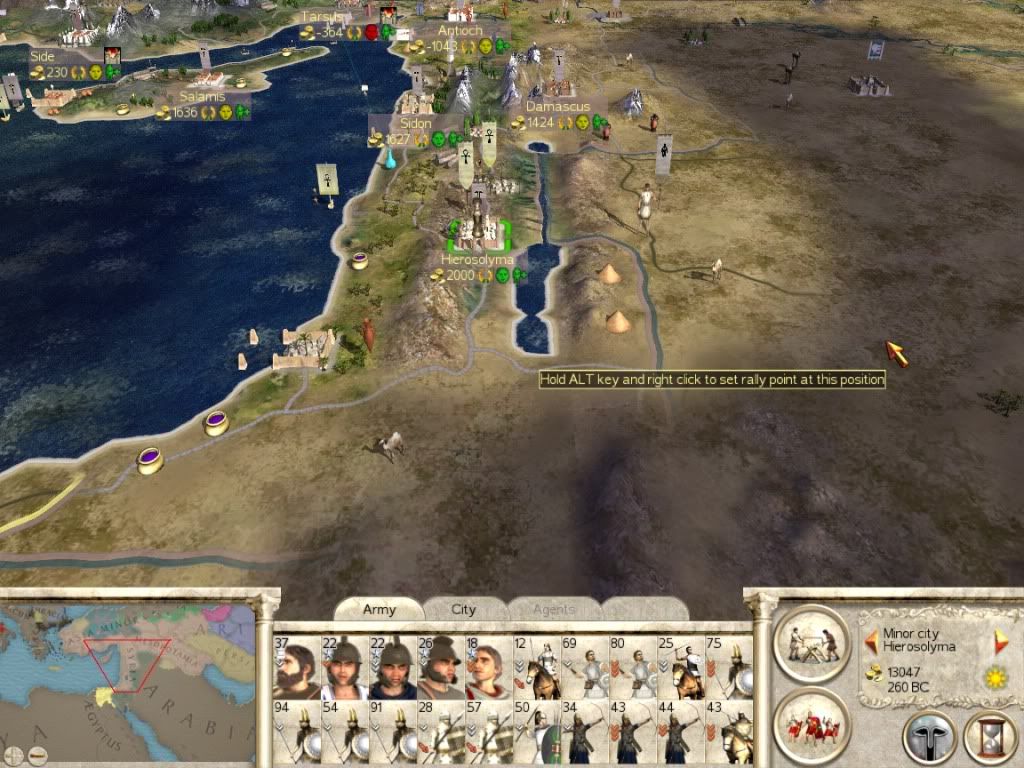The width and height of the screenshot is (1024, 768).
Task: Open the City tab
Action: tap(464, 609)
